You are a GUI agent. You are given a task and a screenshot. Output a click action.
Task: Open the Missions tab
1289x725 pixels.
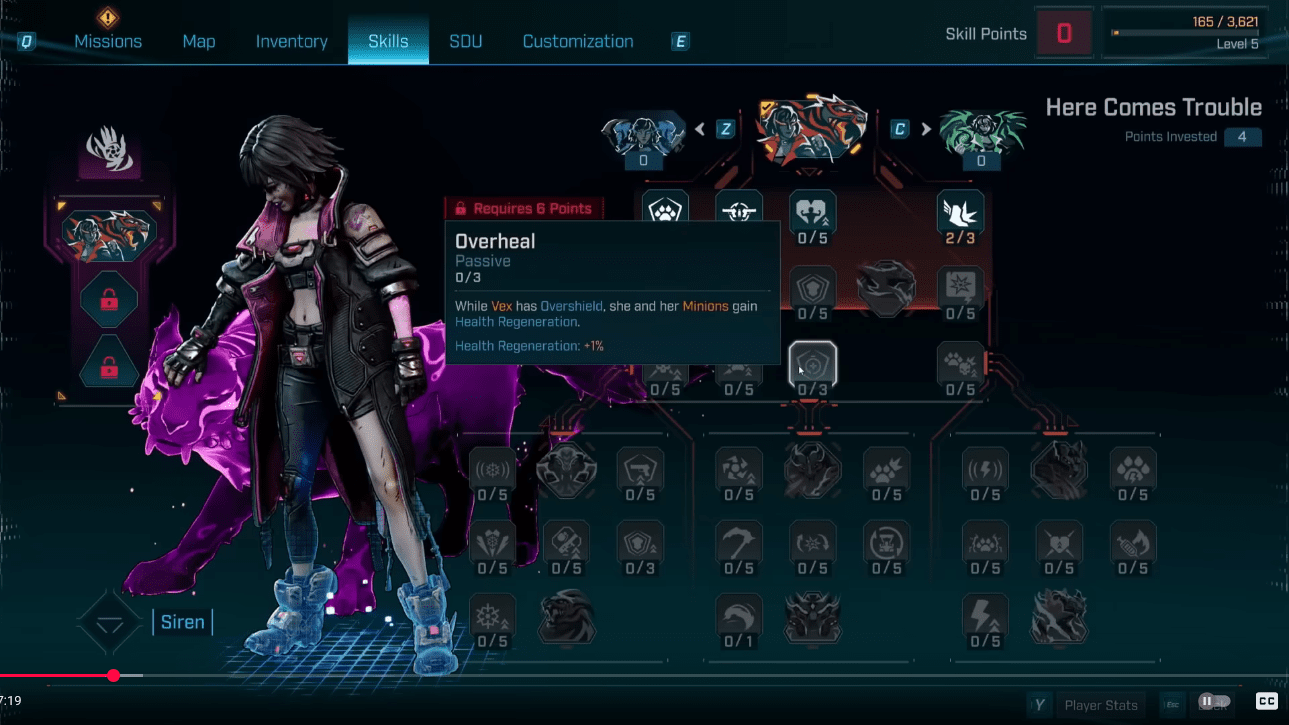108,41
